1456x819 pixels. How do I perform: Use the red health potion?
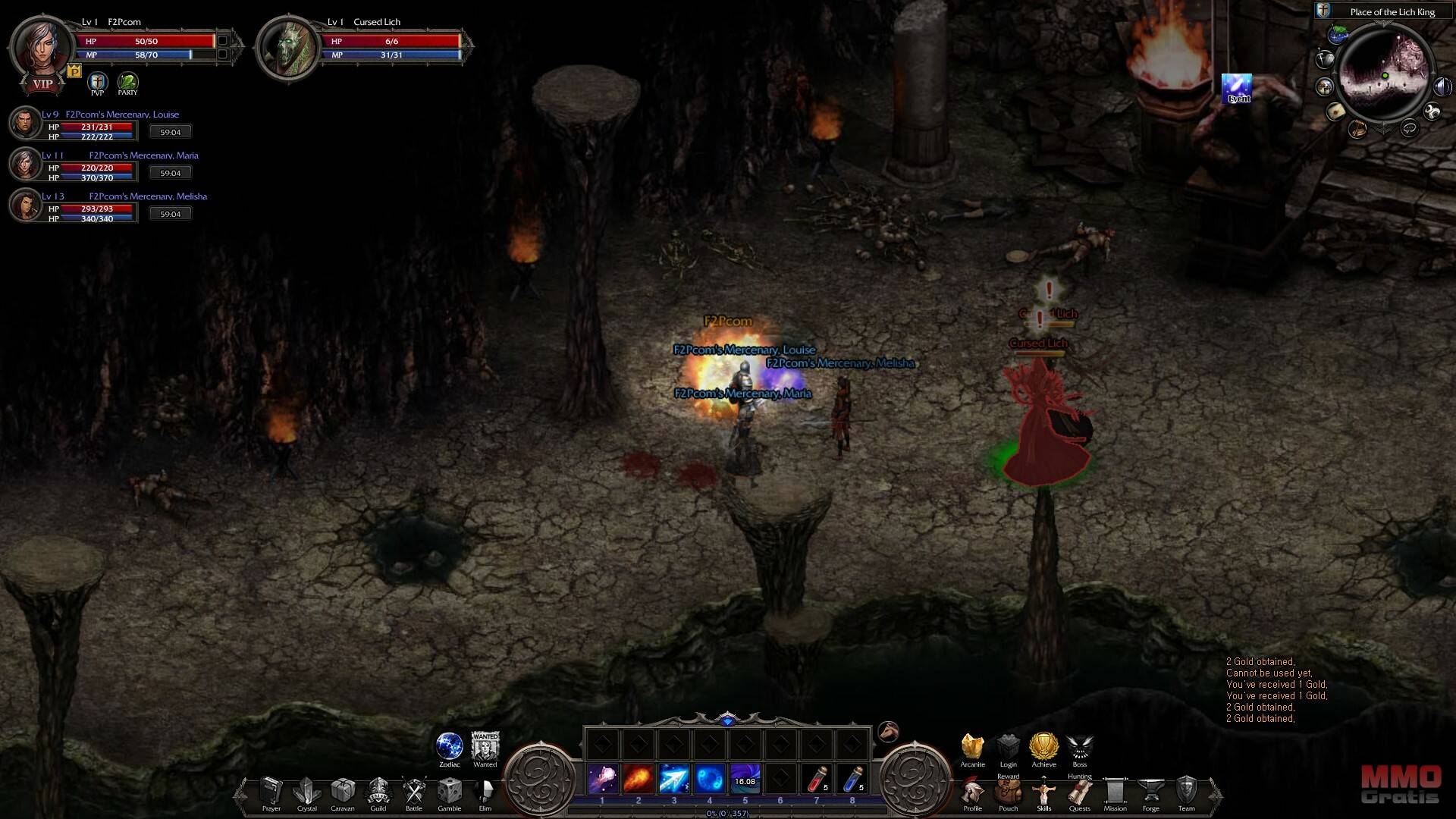(x=816, y=780)
